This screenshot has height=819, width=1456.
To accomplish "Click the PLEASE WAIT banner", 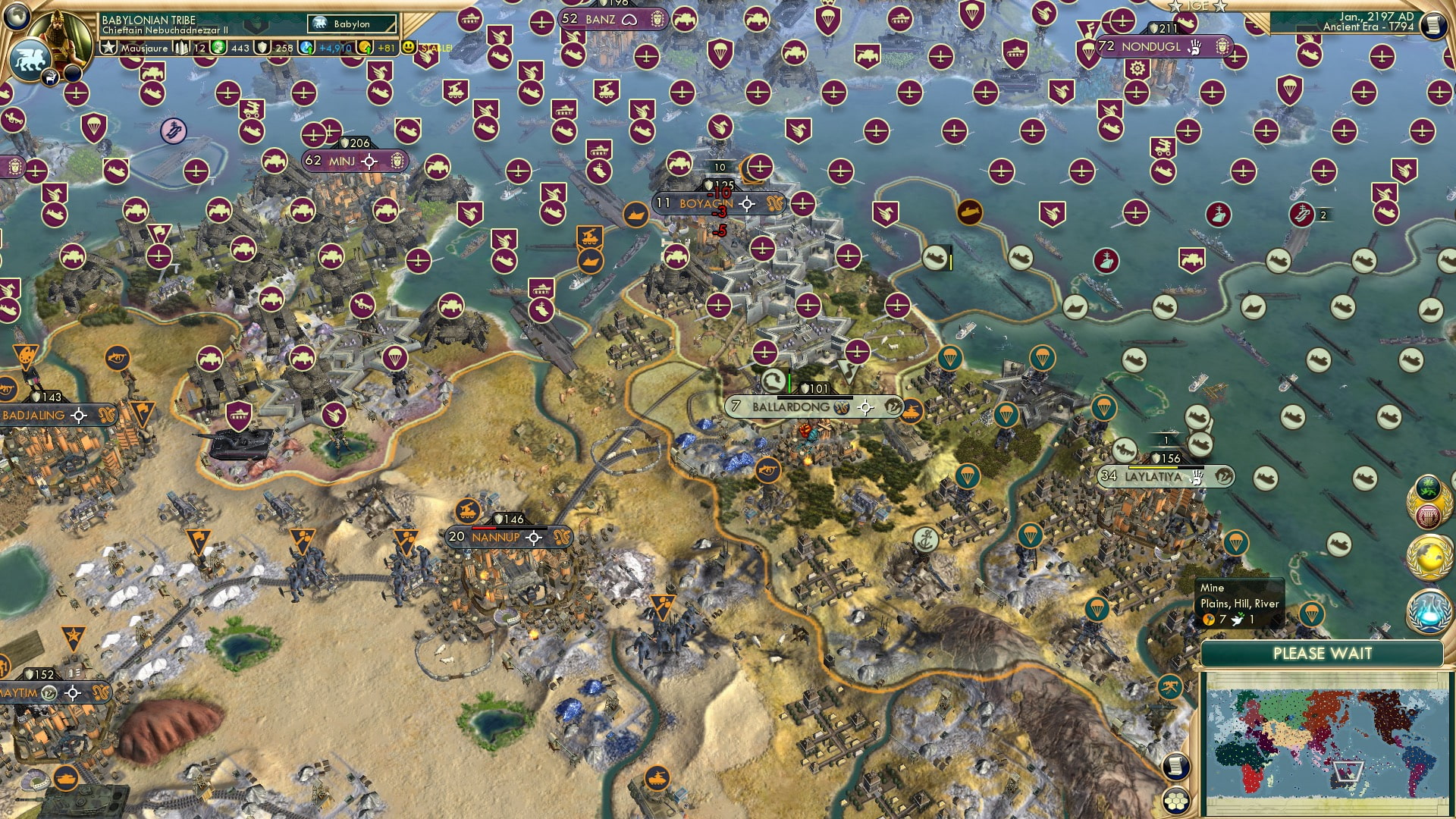I will click(1323, 654).
